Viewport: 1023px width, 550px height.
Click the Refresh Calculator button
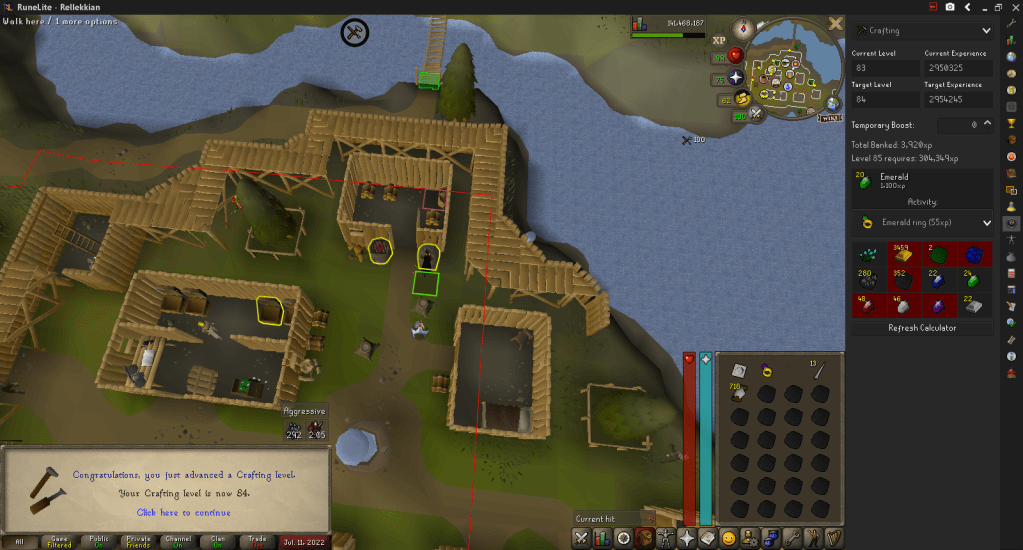pyautogui.click(x=921, y=328)
